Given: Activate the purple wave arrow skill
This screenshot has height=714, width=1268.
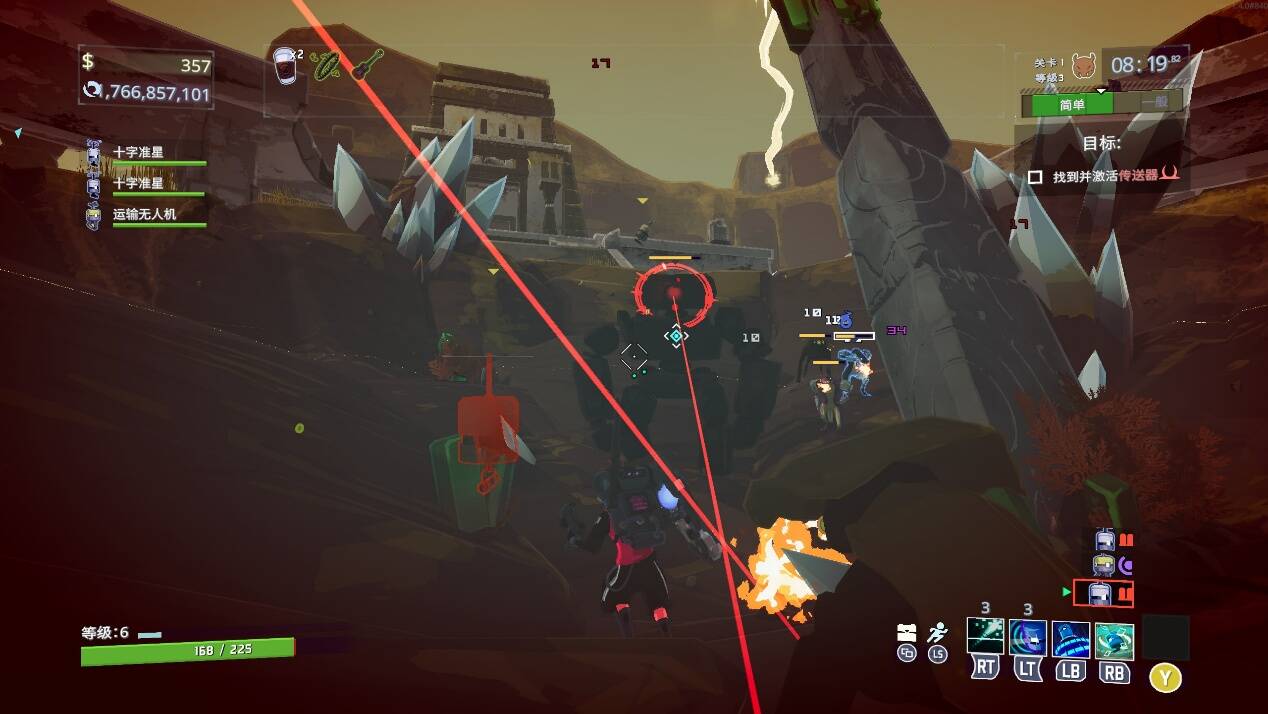Looking at the screenshot, I should [x=1027, y=638].
